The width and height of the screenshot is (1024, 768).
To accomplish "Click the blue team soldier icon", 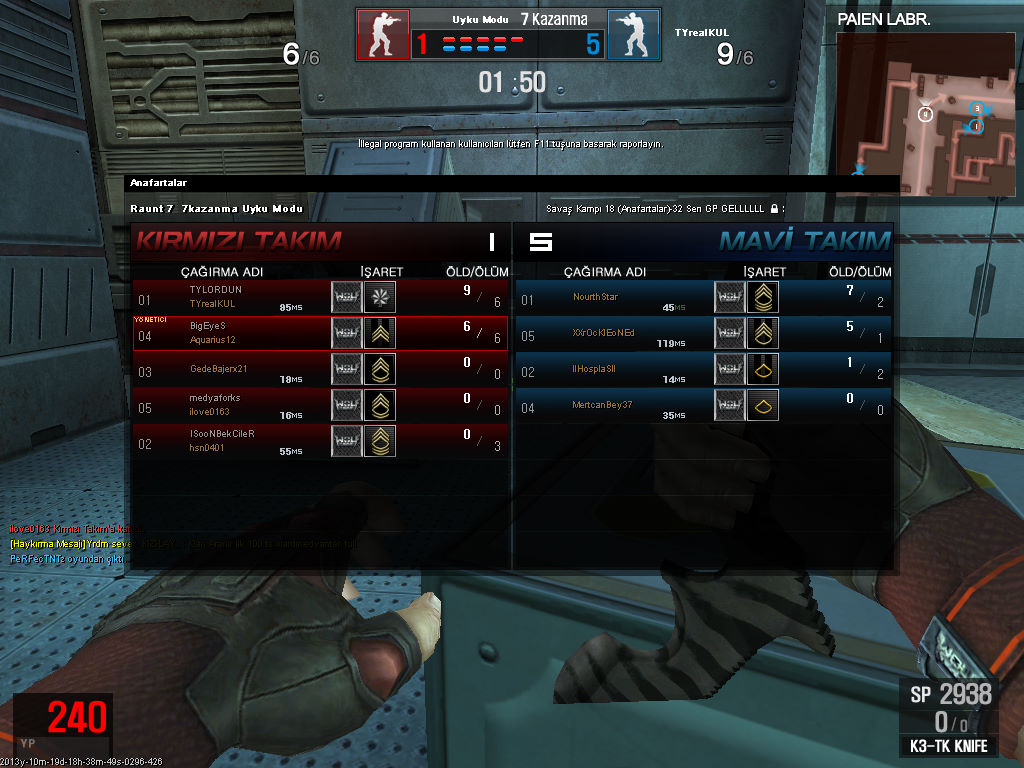I will point(633,35).
